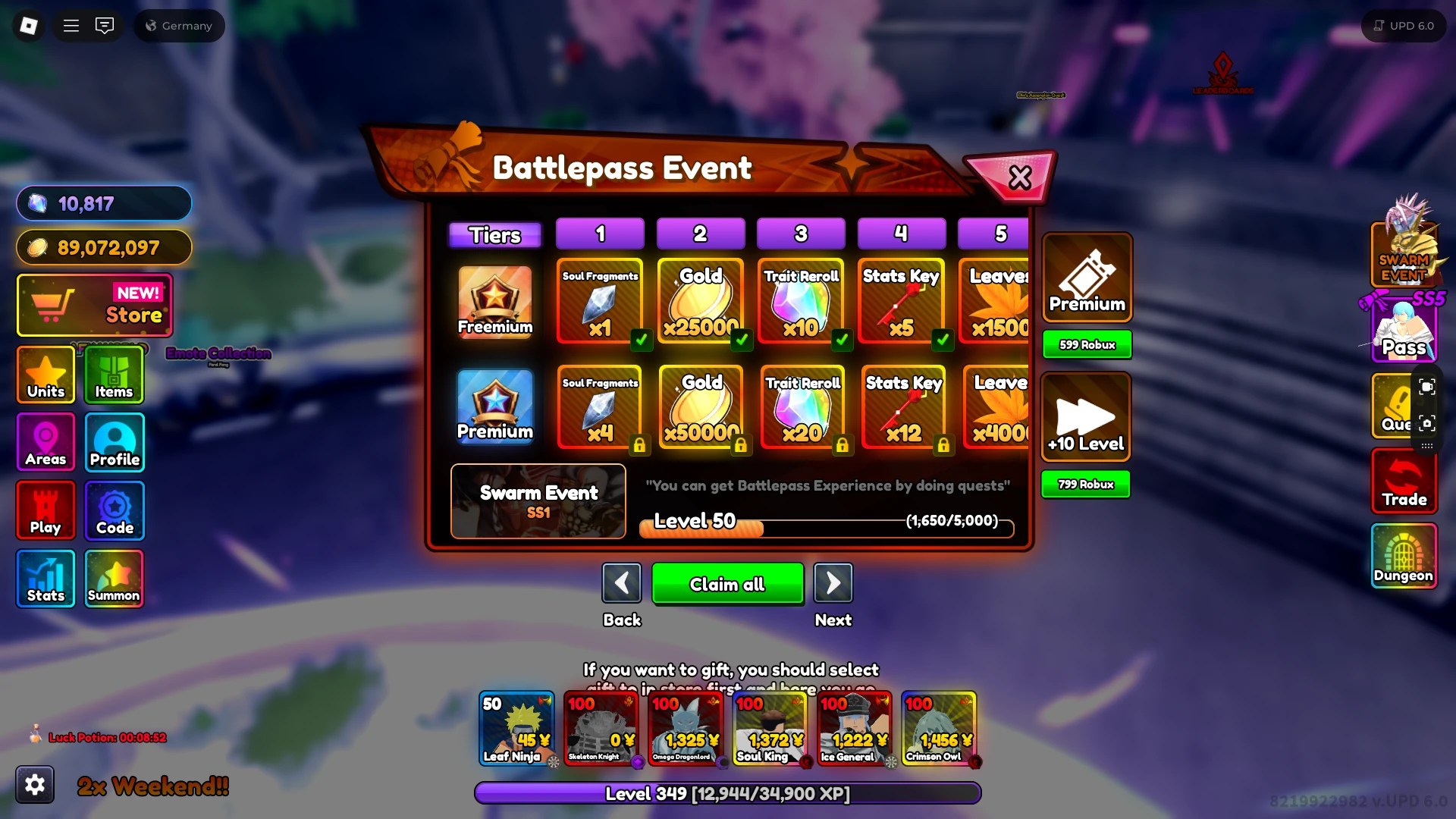
Task: Open the Units panel
Action: [45, 375]
